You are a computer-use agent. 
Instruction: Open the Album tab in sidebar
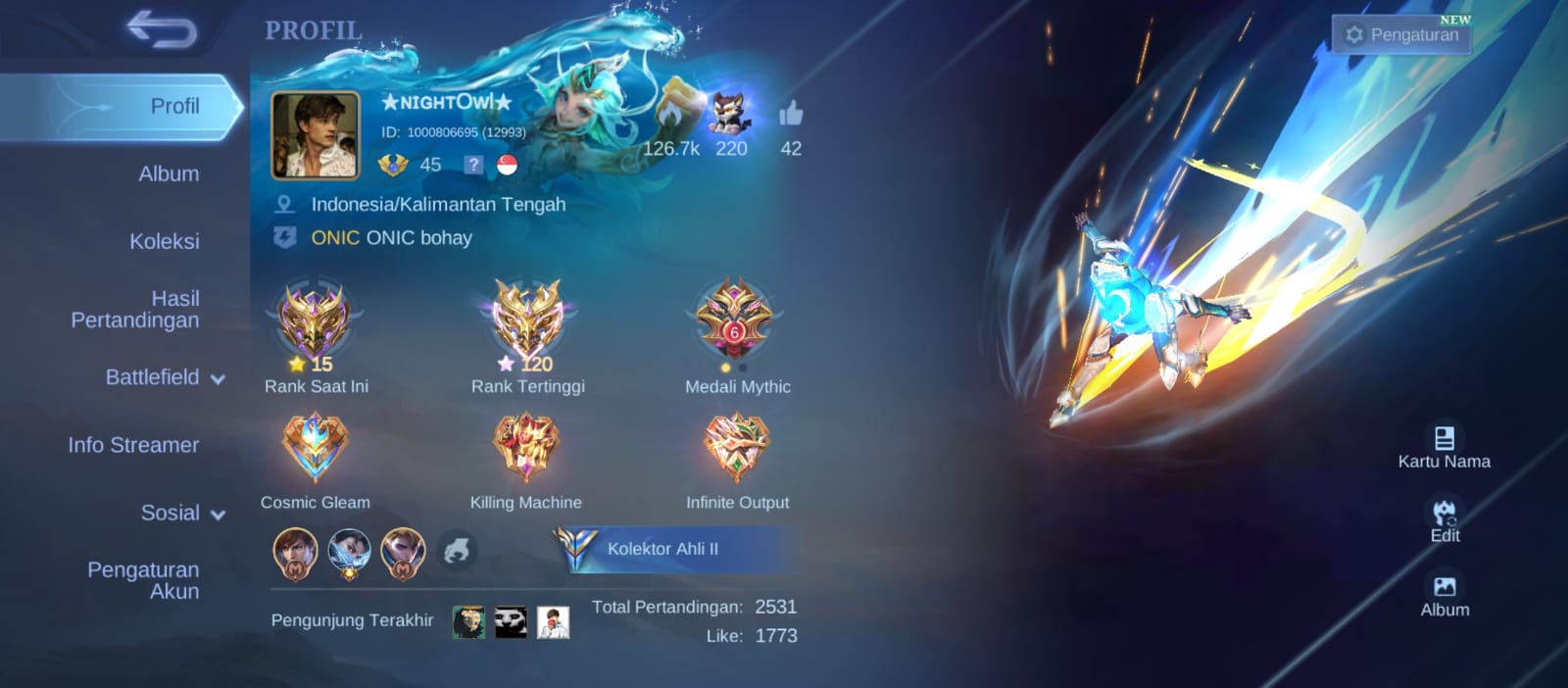pyautogui.click(x=169, y=173)
